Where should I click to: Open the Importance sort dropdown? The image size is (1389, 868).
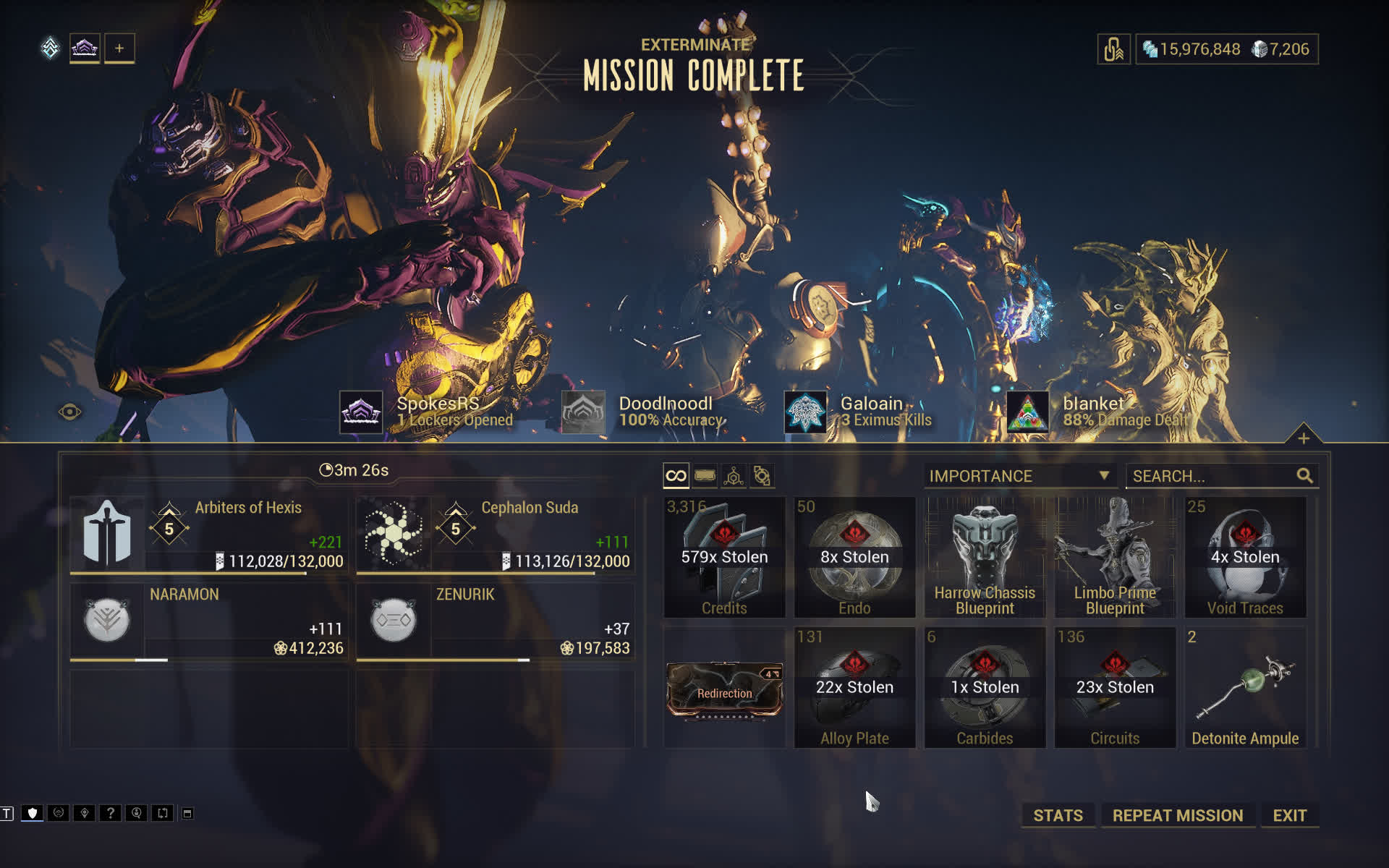coord(1019,476)
